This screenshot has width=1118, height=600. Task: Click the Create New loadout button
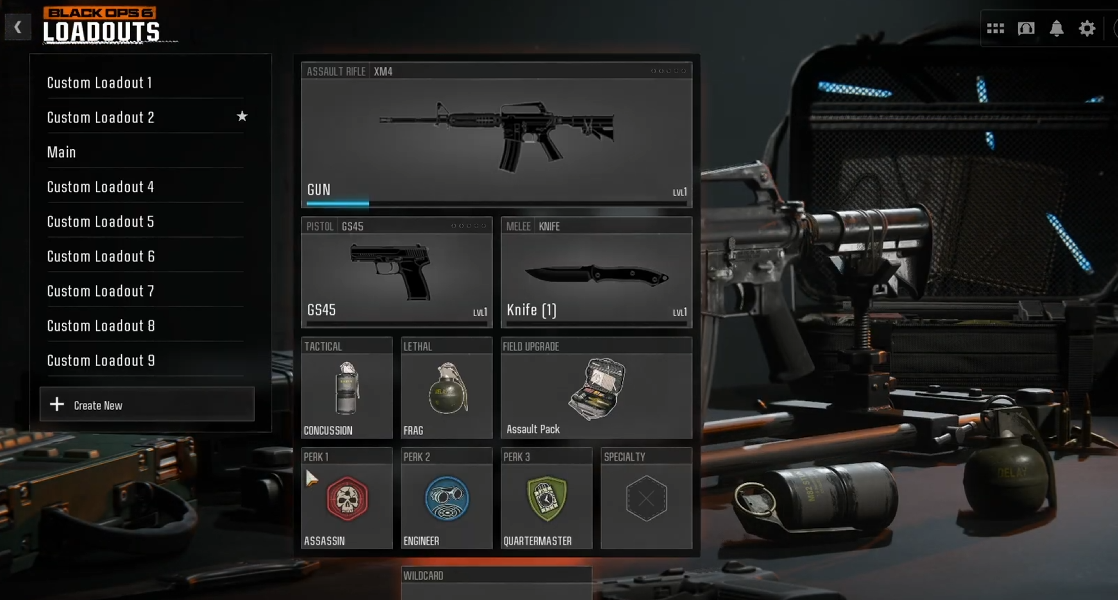pos(147,405)
